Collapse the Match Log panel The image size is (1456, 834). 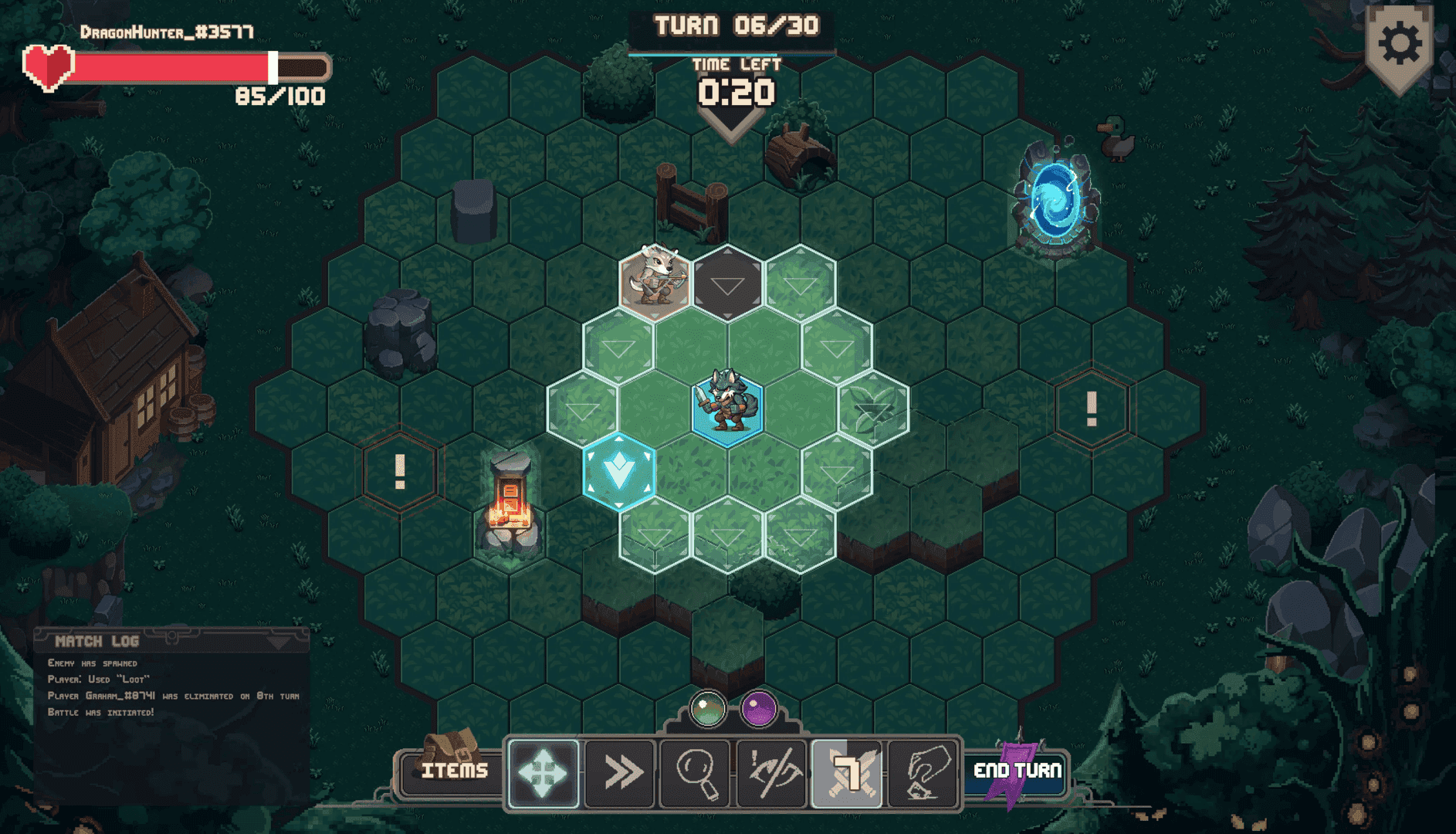tap(279, 642)
